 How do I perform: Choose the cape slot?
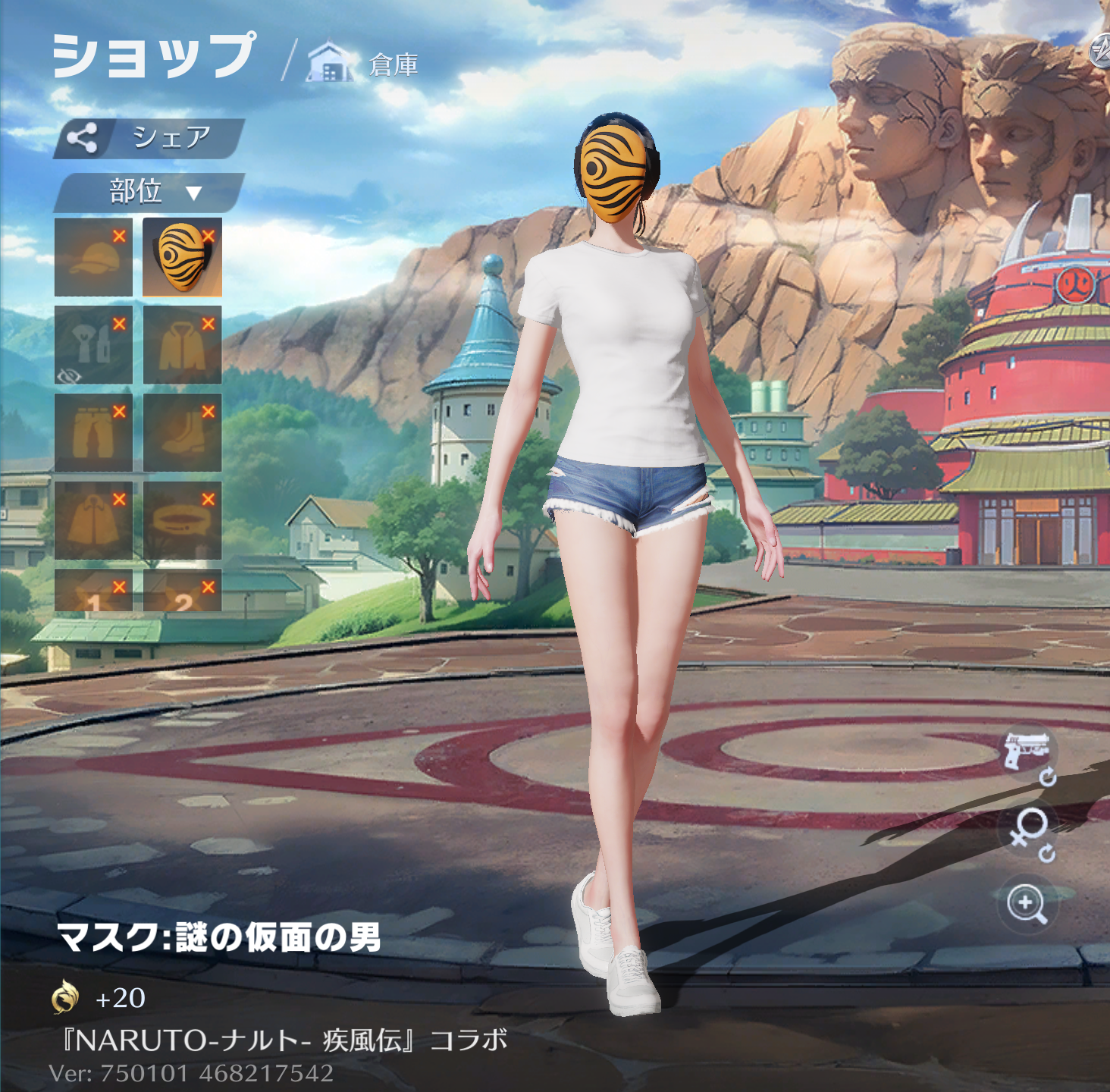(x=93, y=521)
